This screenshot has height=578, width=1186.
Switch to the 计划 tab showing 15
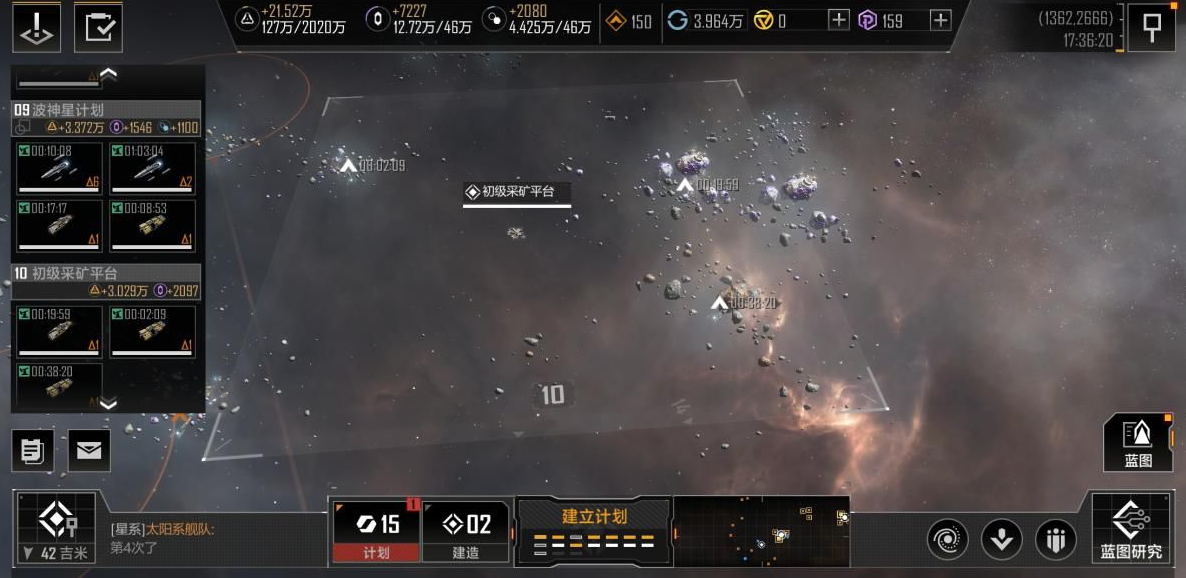[376, 530]
